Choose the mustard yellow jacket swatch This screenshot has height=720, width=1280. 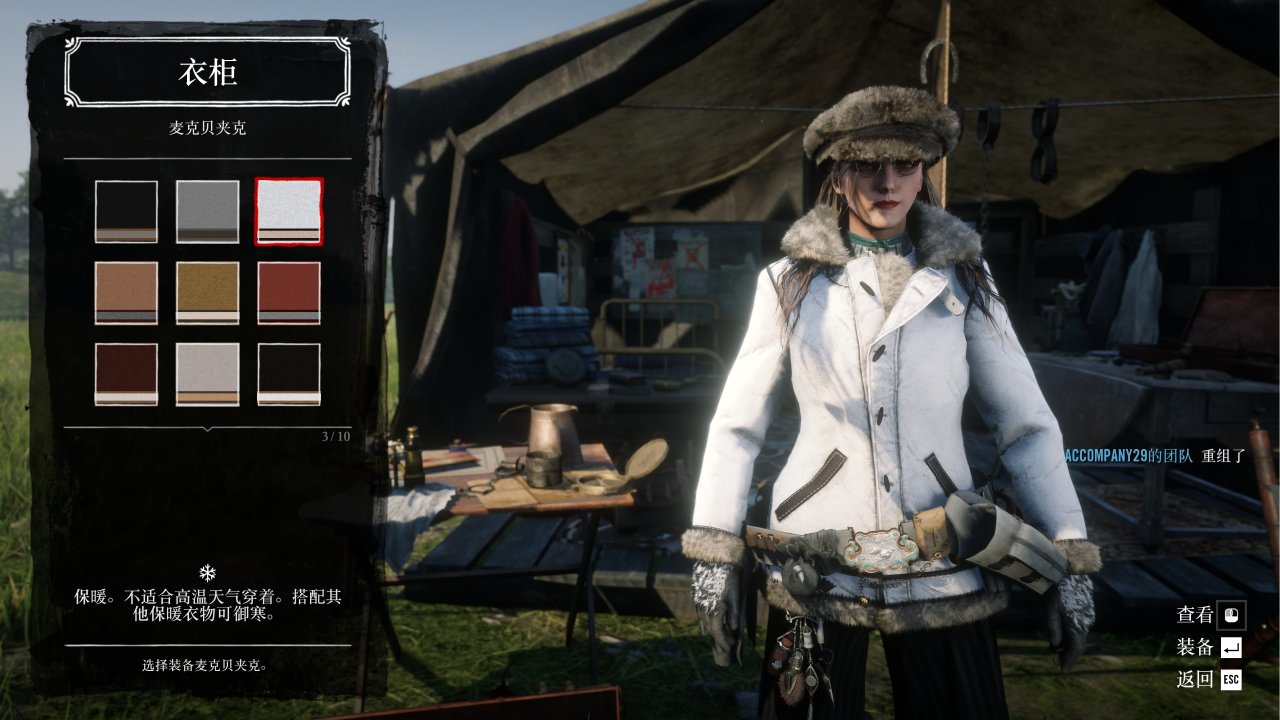(208, 293)
